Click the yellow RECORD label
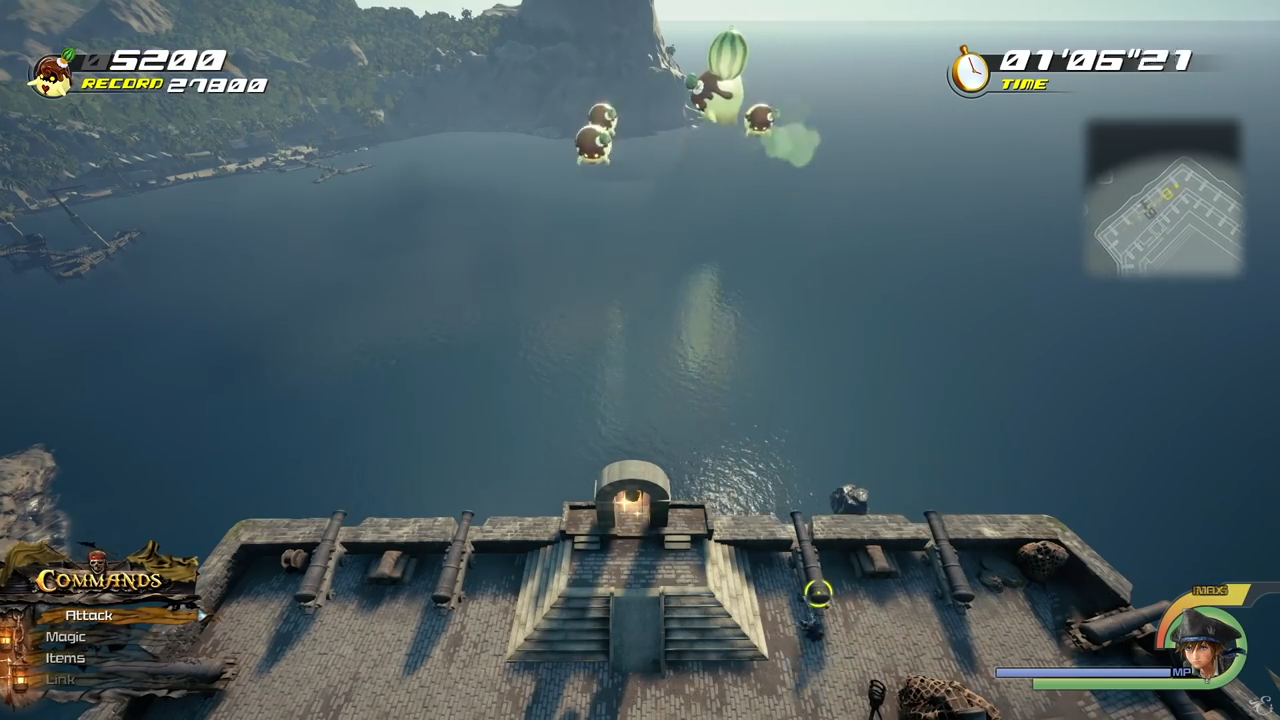 pyautogui.click(x=120, y=84)
